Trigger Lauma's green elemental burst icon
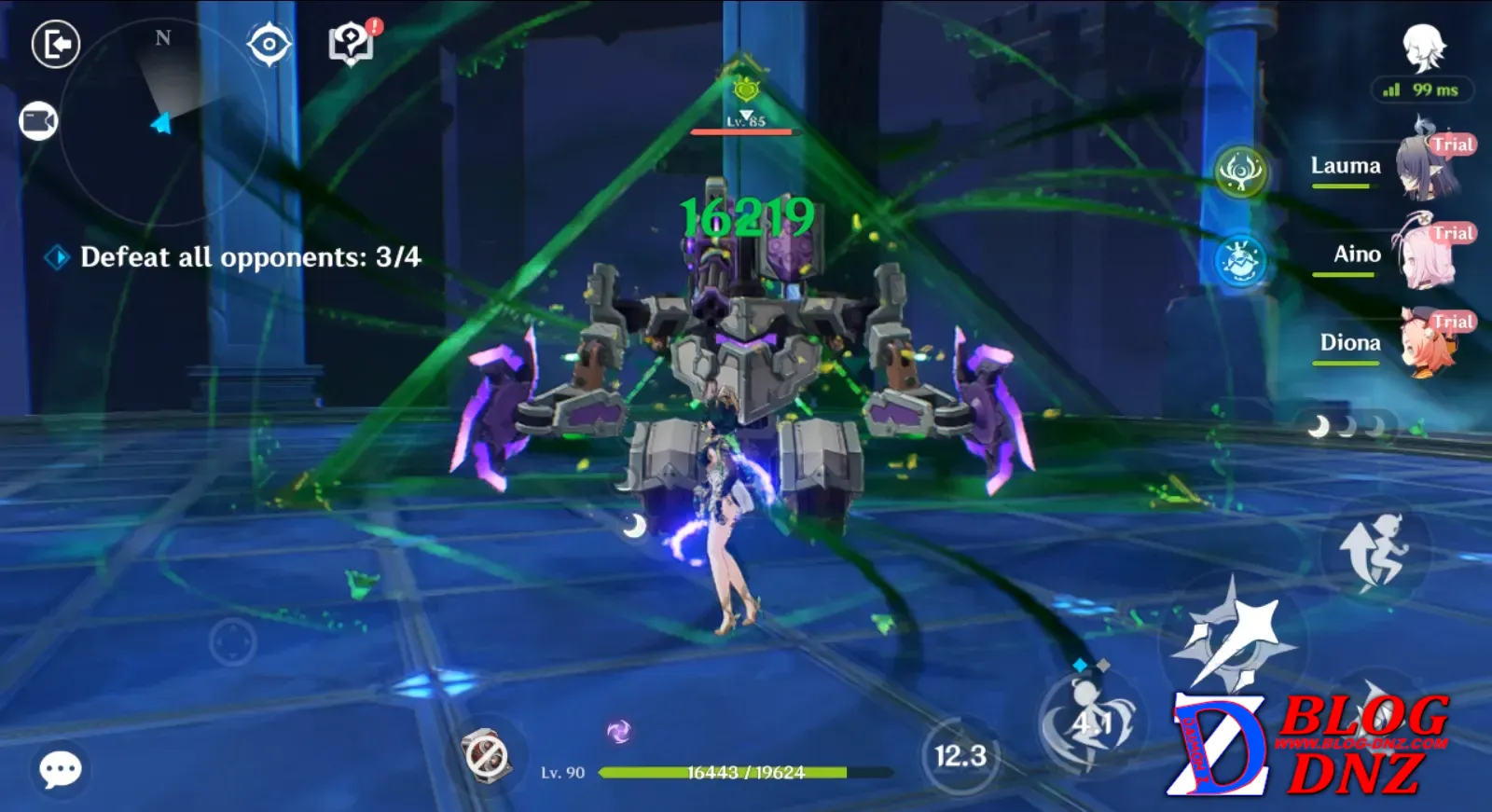This screenshot has height=812, width=1492. 1242,172
